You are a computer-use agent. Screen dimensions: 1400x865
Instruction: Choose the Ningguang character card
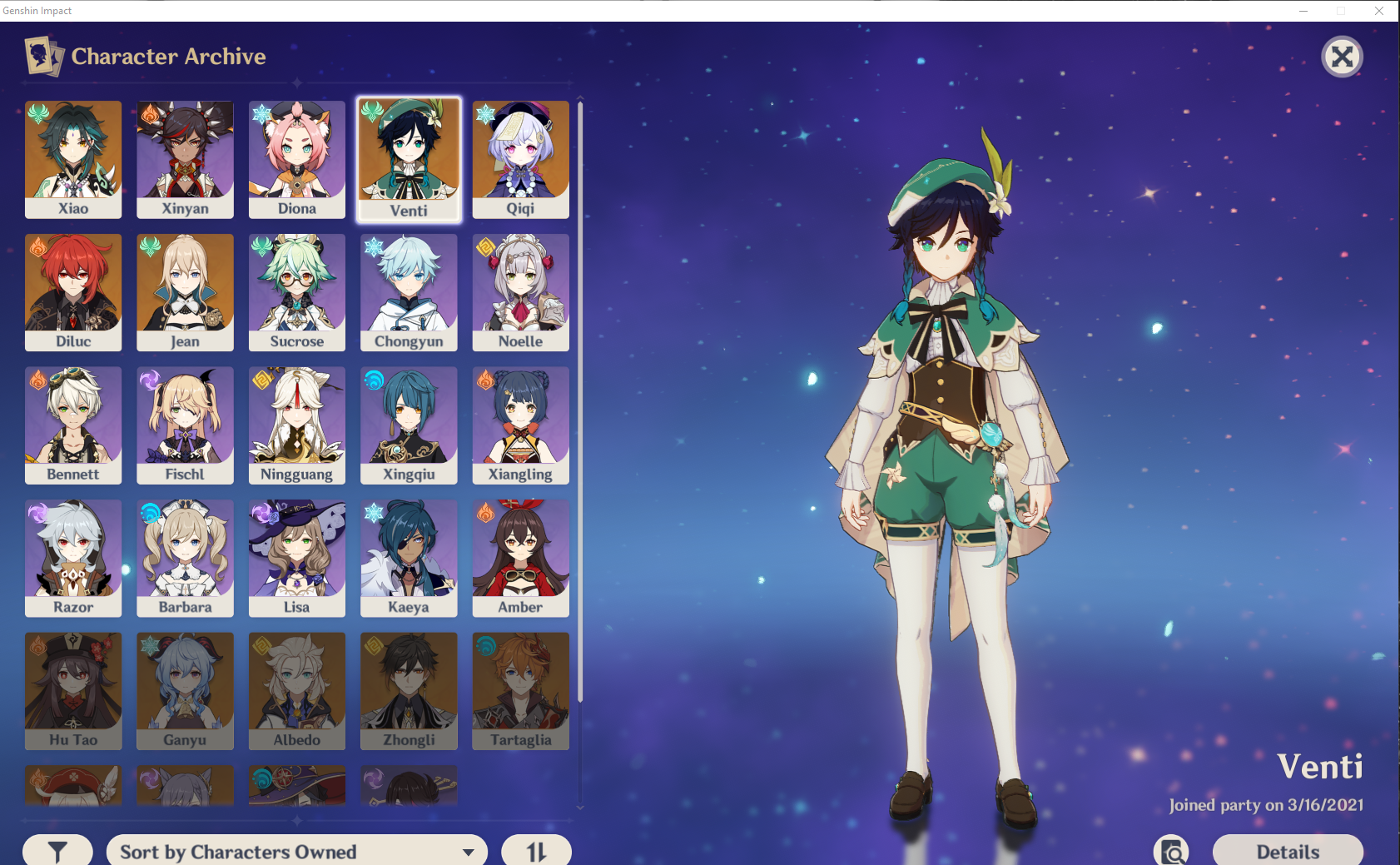(x=297, y=425)
